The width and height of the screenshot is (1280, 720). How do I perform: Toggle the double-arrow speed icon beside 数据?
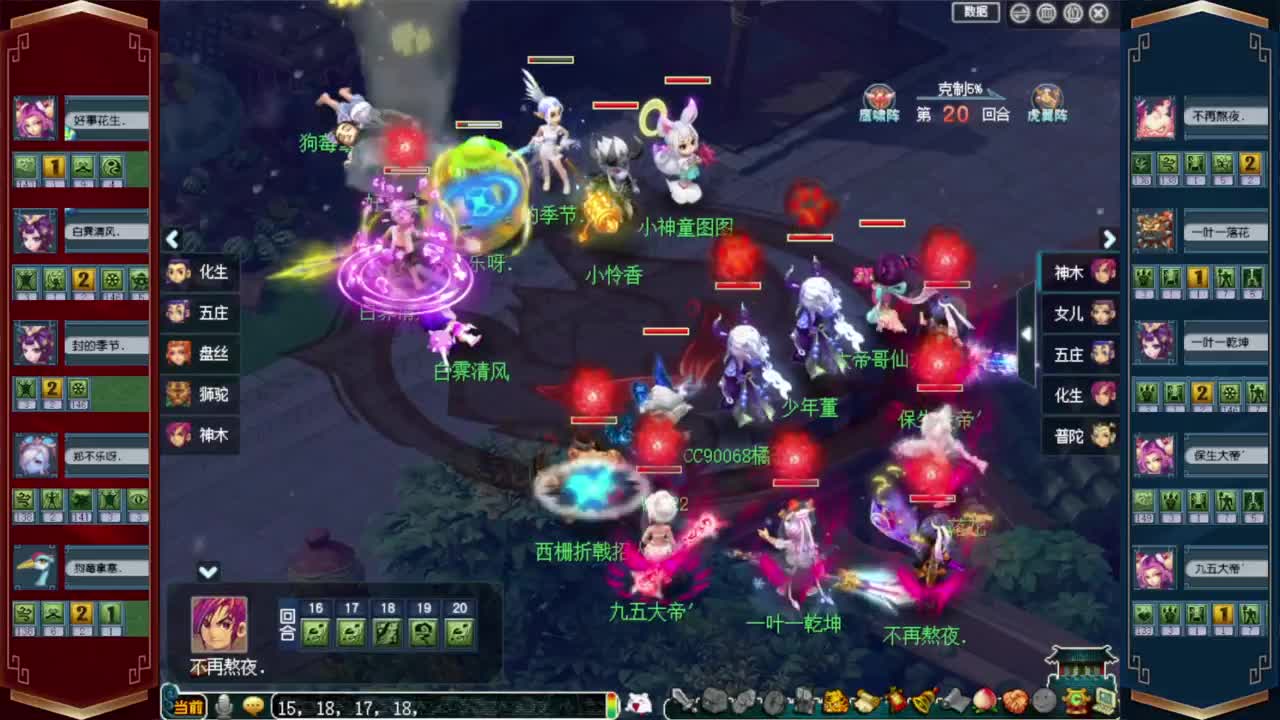pos(1019,12)
